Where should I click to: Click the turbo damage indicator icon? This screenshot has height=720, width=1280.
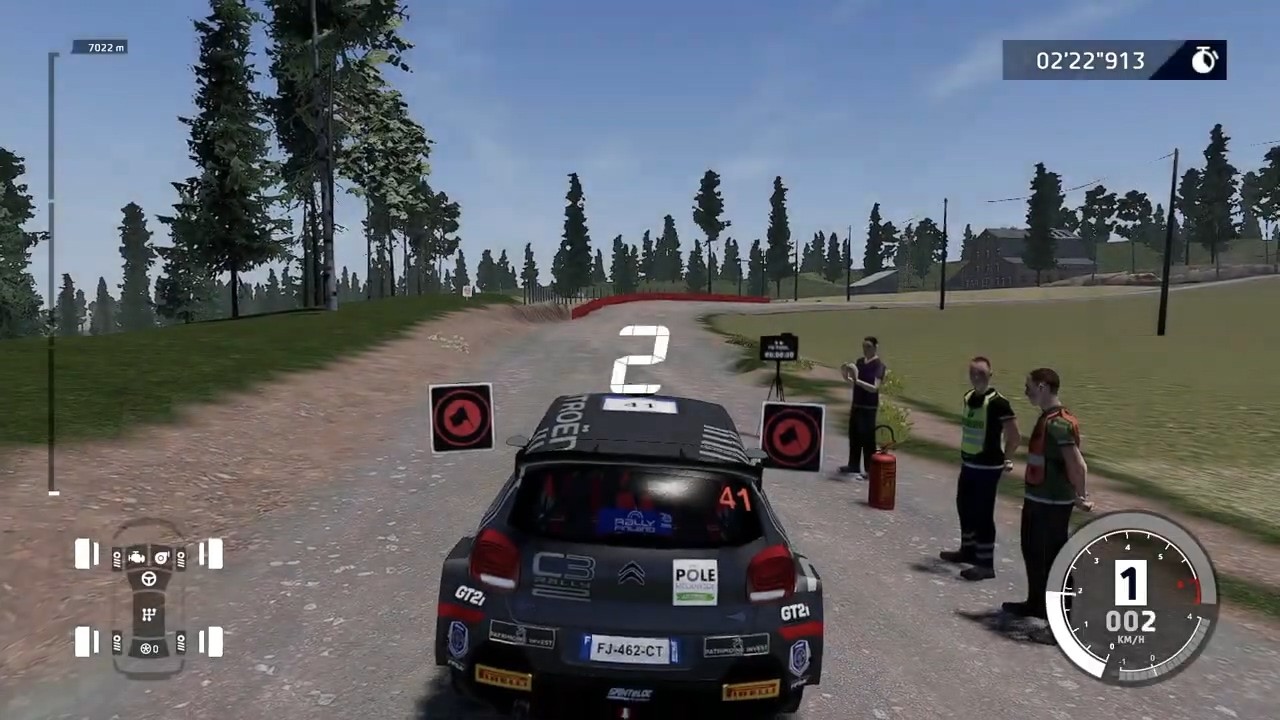pos(162,557)
